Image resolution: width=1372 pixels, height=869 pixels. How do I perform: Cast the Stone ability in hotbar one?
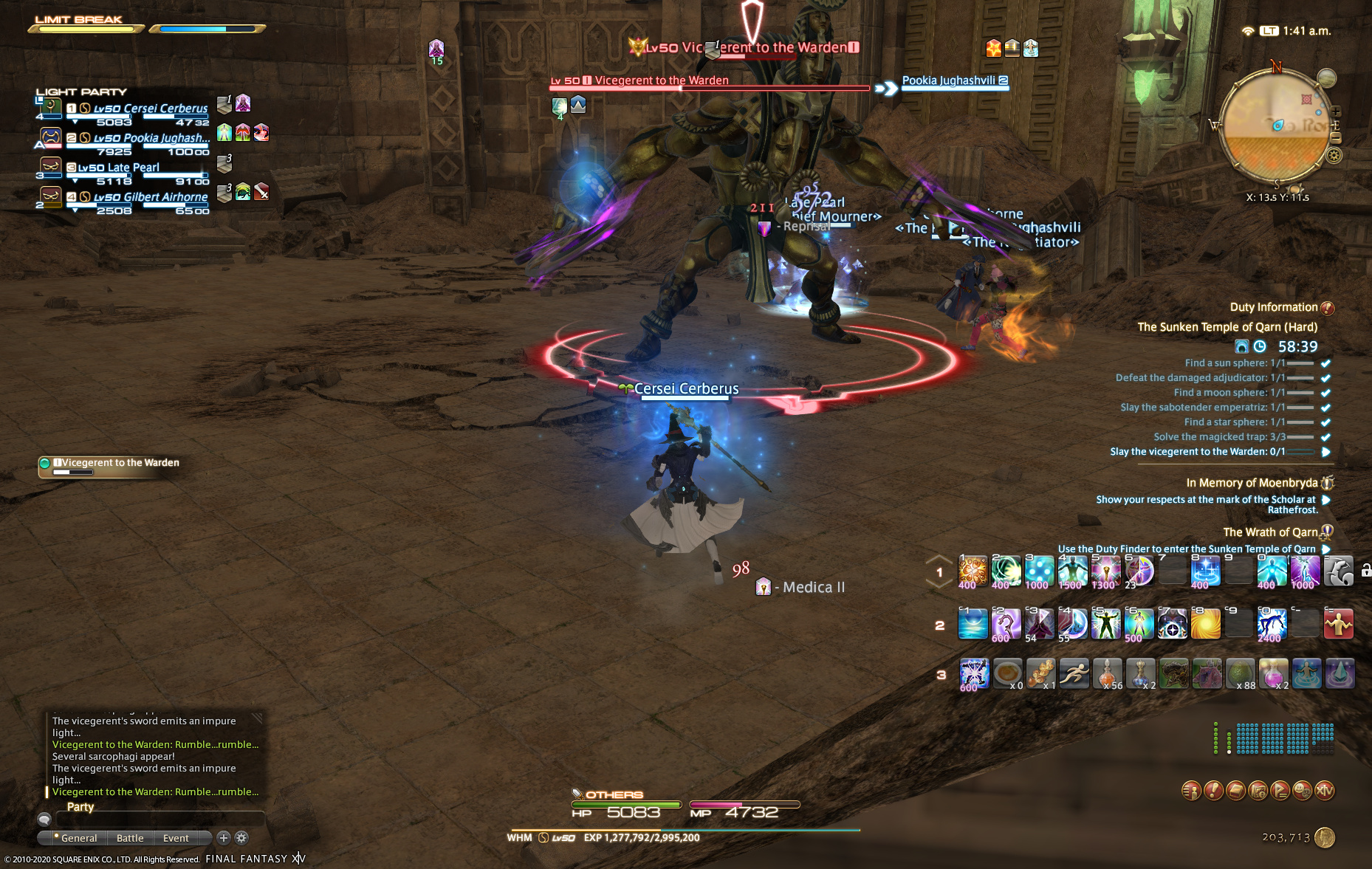pos(972,571)
